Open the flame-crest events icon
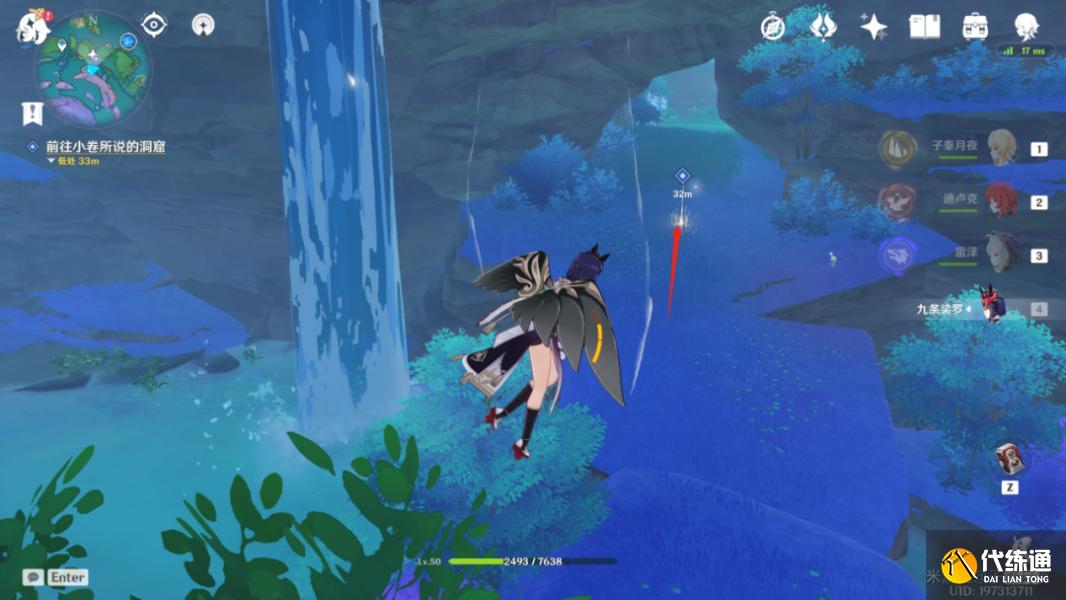The width and height of the screenshot is (1066, 600). tap(822, 26)
